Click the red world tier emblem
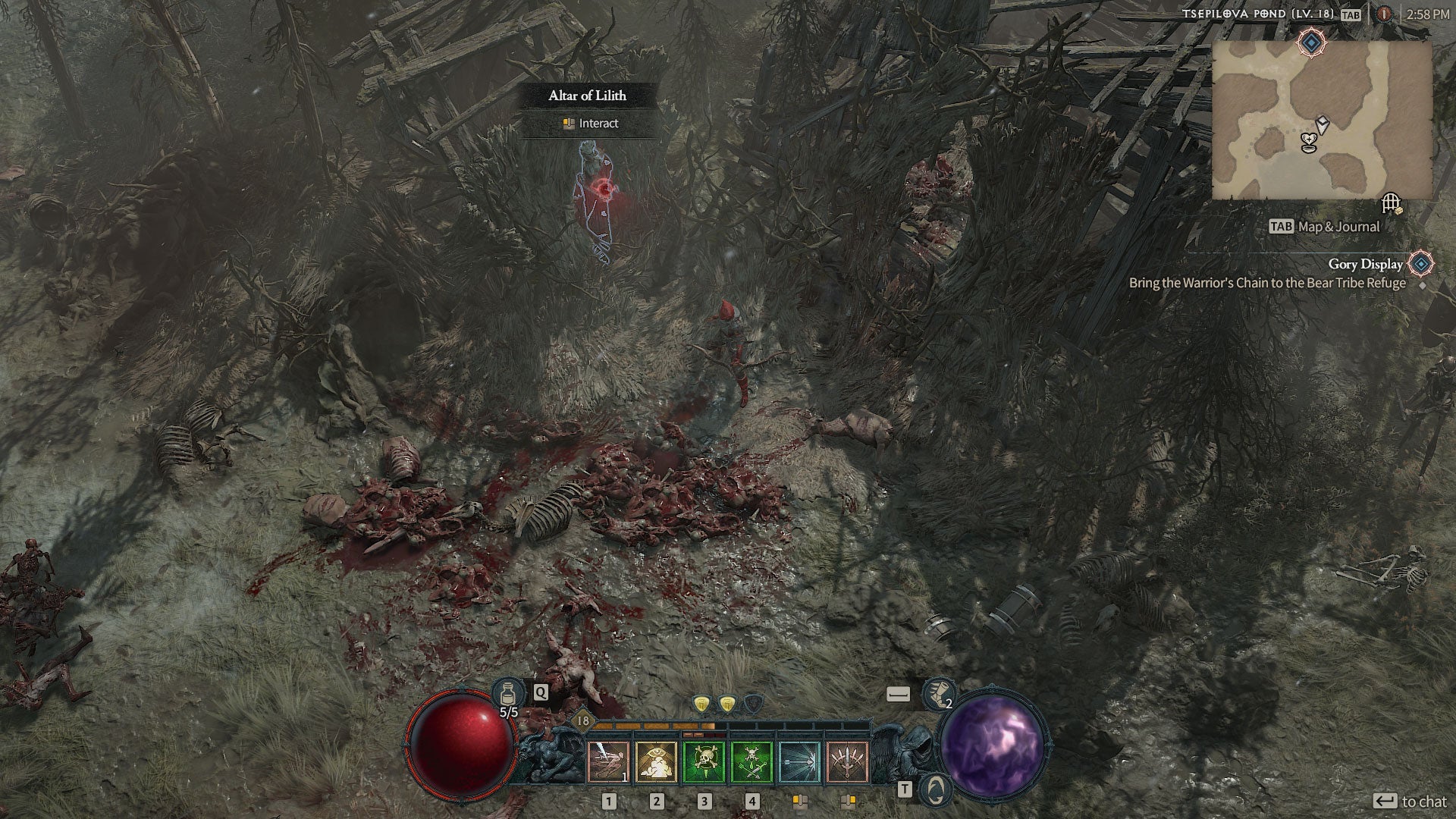 coord(1385,14)
